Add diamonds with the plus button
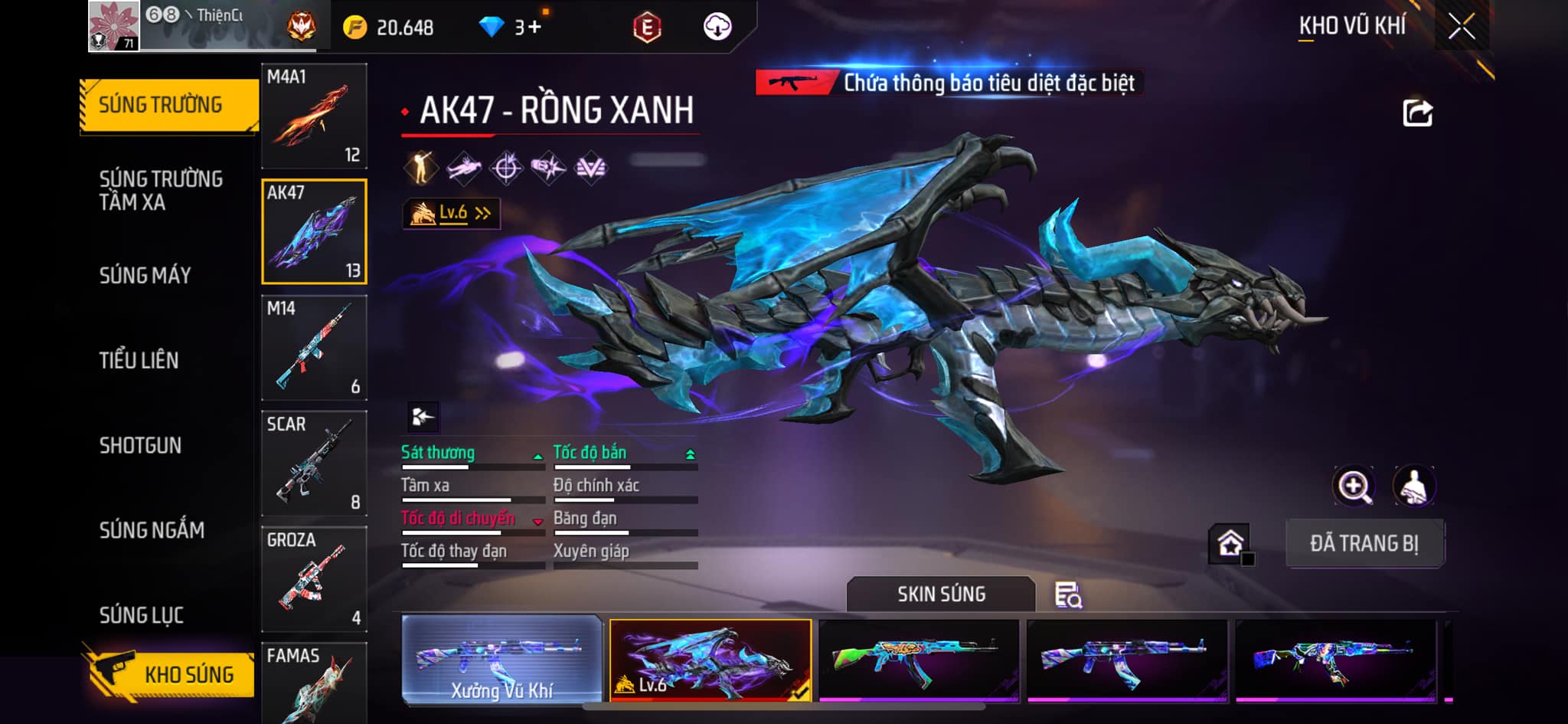 (534, 28)
